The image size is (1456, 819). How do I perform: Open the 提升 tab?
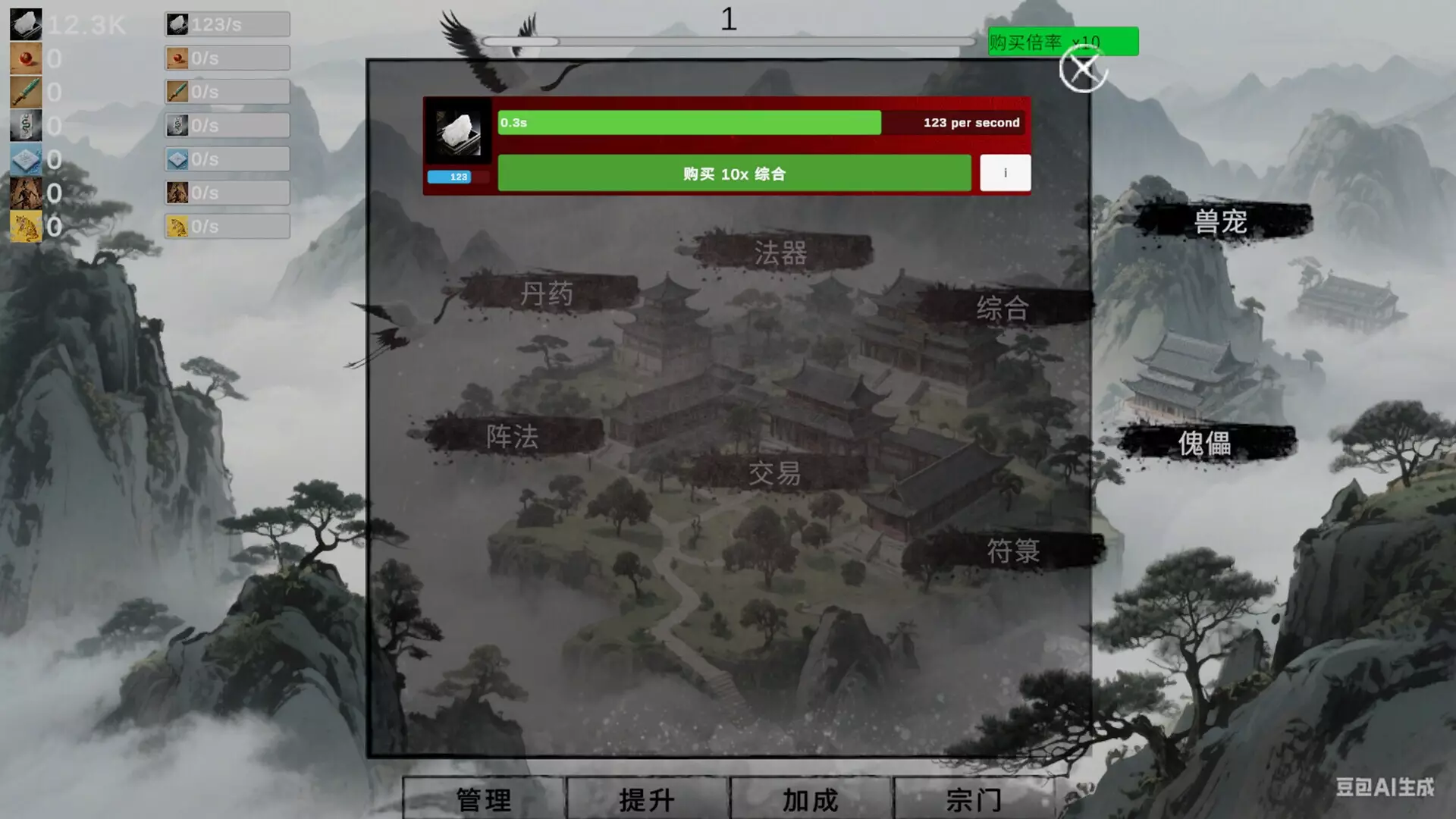click(x=645, y=799)
